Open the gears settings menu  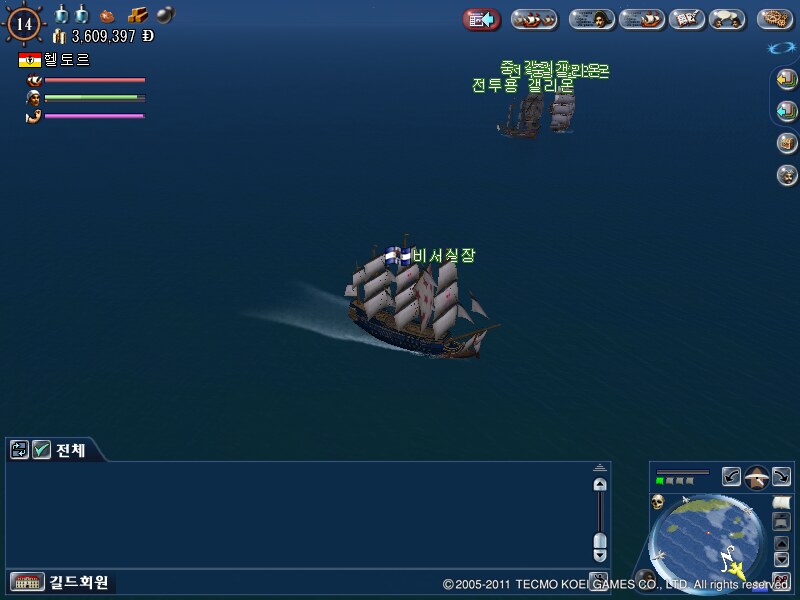(774, 19)
